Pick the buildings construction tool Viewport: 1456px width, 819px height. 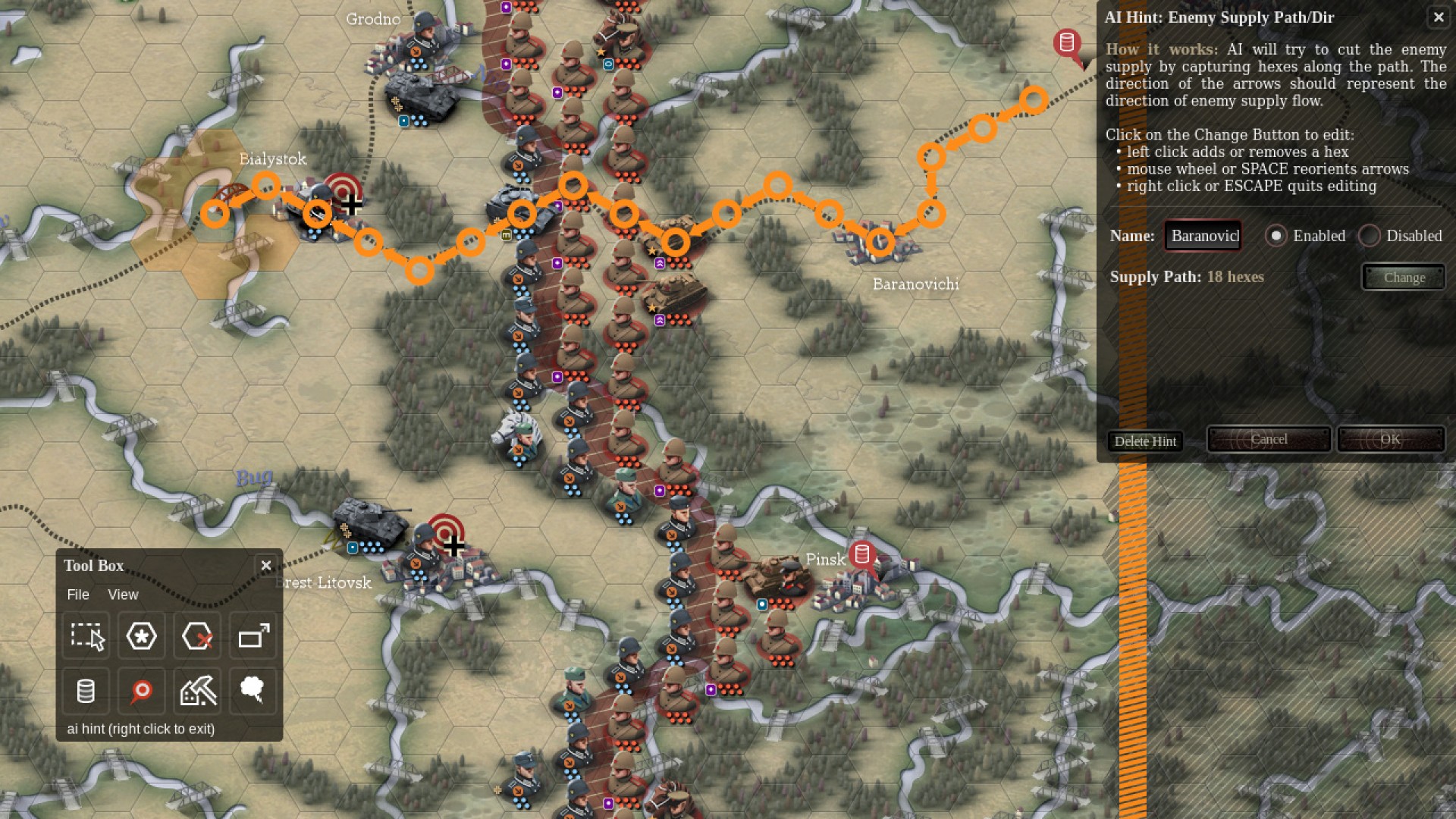pyautogui.click(x=197, y=691)
